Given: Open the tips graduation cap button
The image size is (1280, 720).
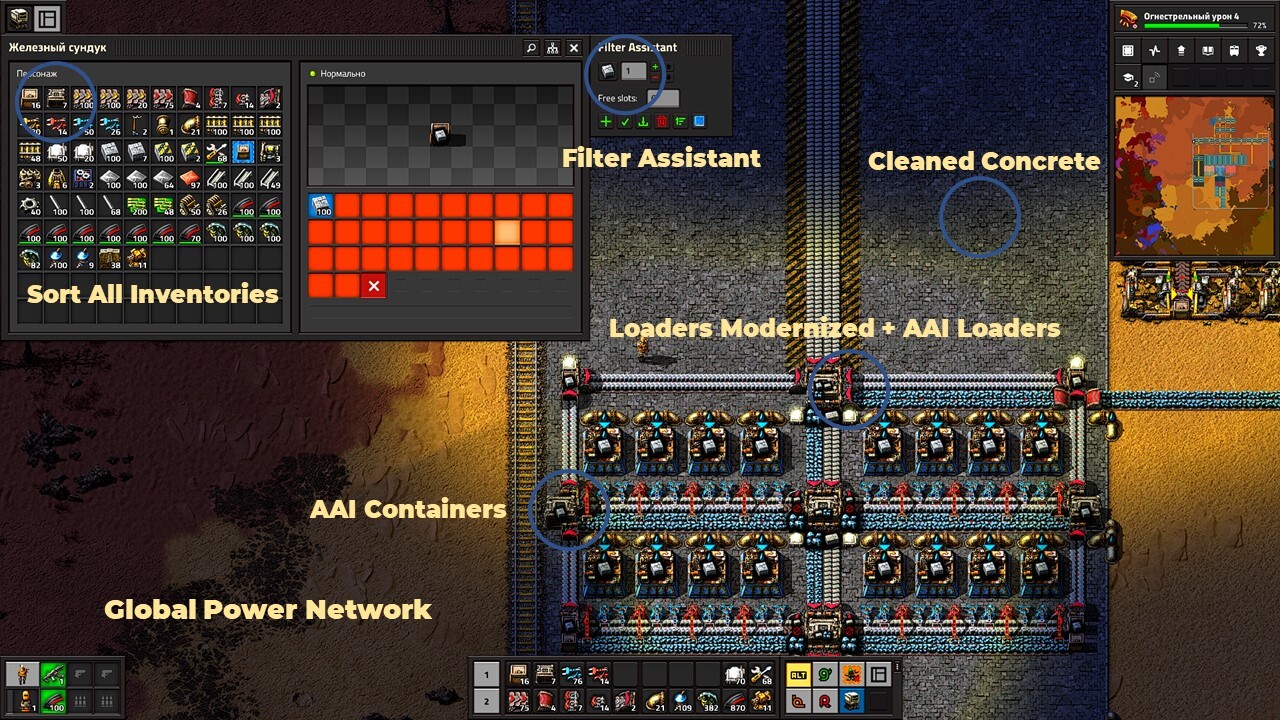Looking at the screenshot, I should 1128,78.
